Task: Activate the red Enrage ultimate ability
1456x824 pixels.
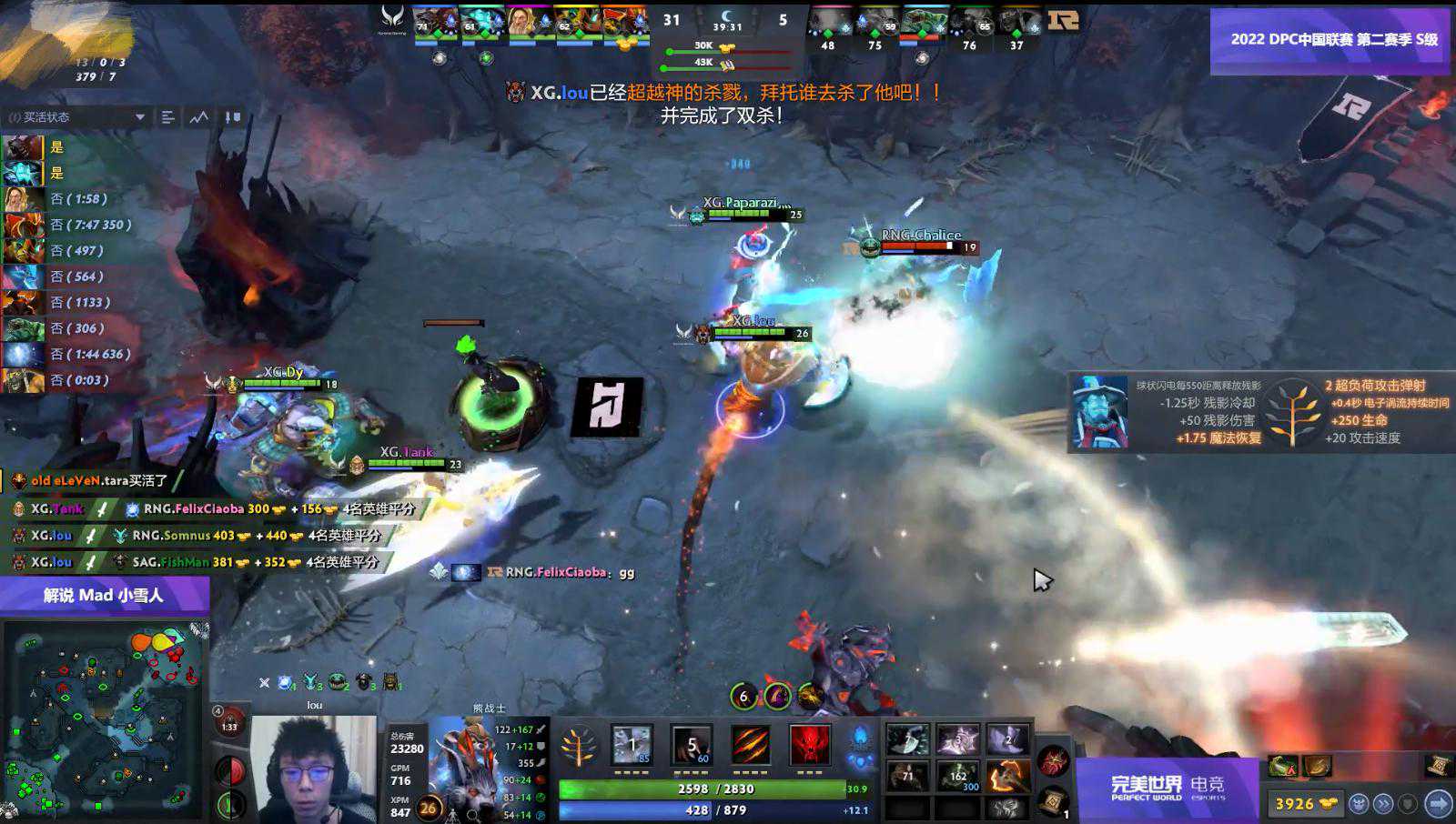Action: tap(810, 746)
